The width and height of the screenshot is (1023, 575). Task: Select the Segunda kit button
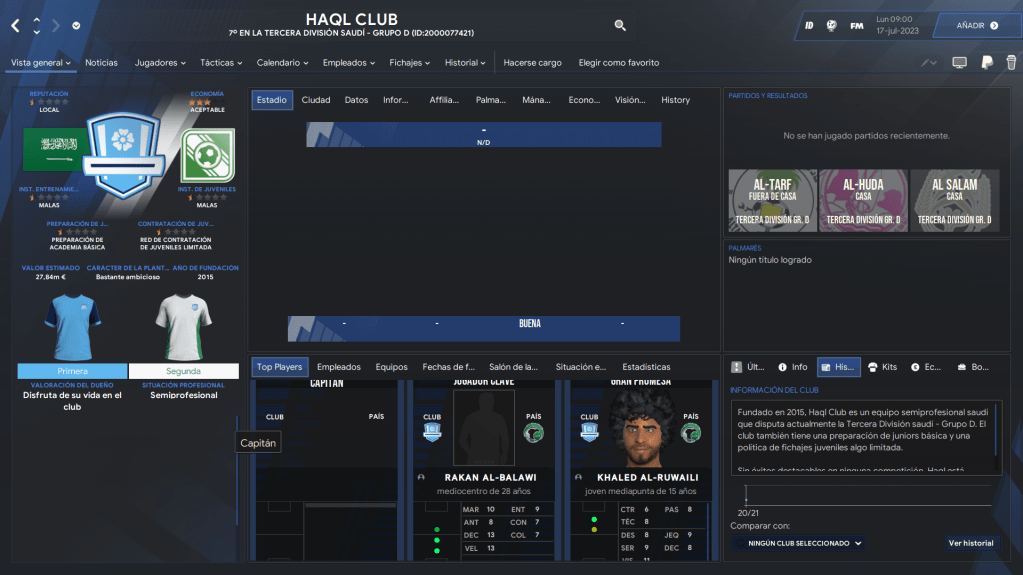pos(183,371)
